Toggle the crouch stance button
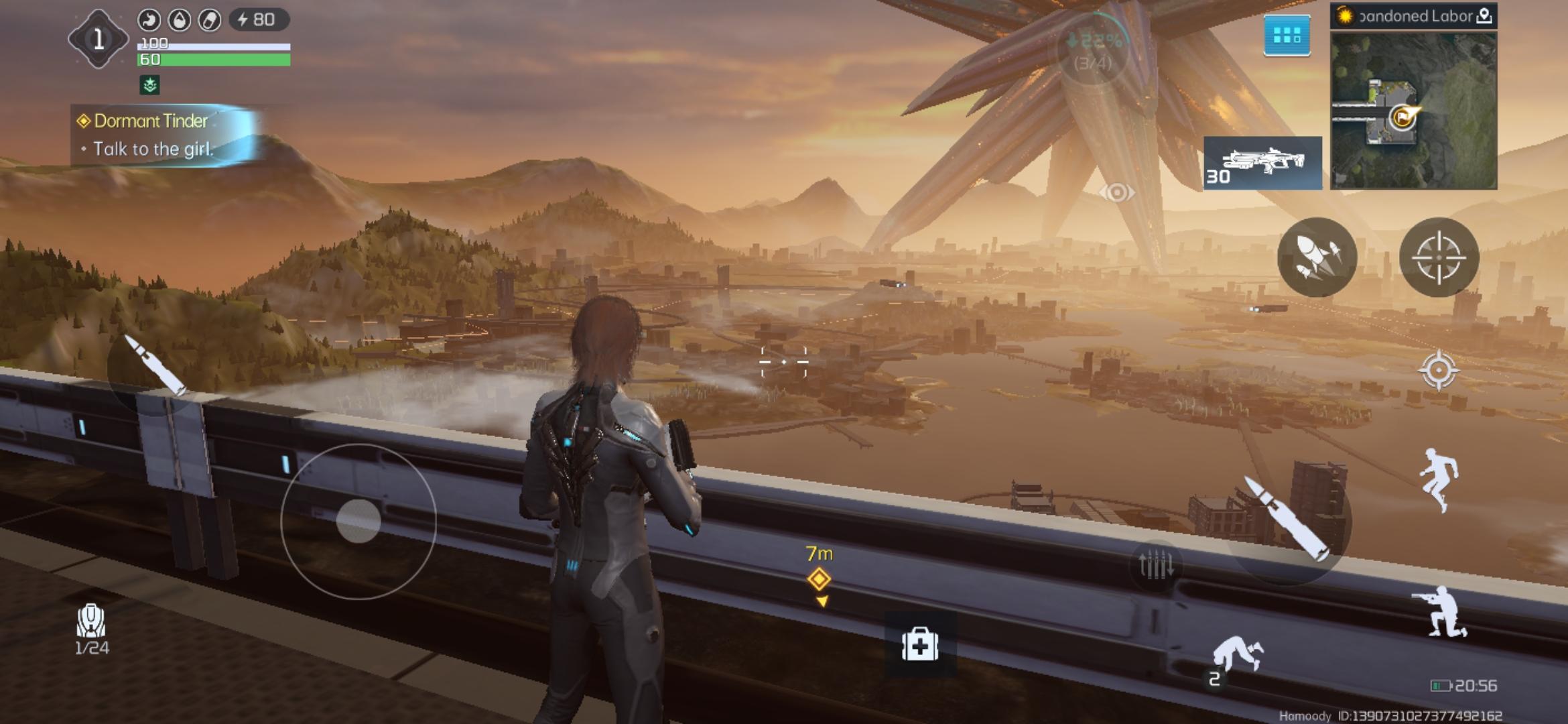The height and width of the screenshot is (724, 1568). pyautogui.click(x=1441, y=612)
